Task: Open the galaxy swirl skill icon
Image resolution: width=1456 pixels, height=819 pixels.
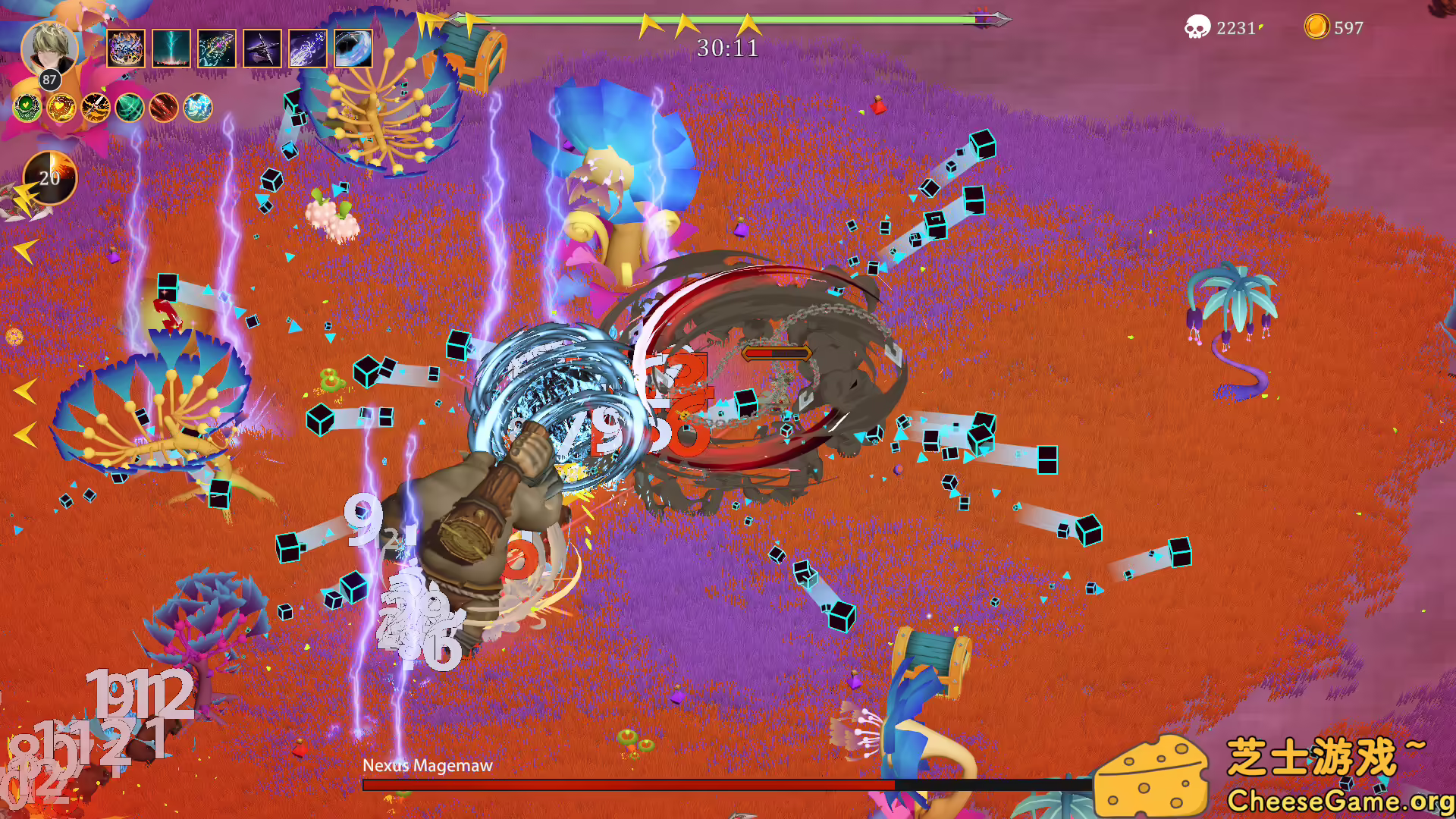Action: tap(216, 48)
